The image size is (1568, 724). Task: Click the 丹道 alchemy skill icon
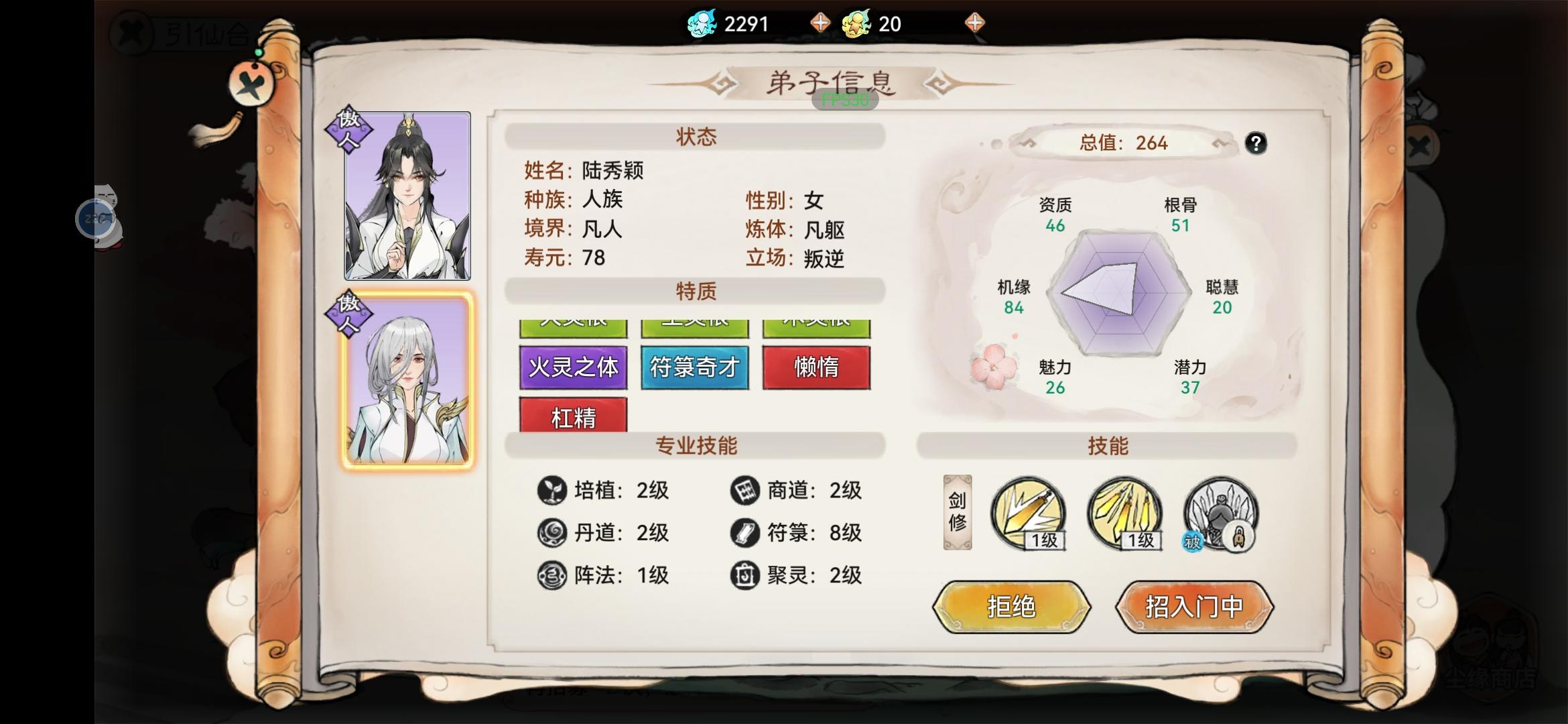point(553,533)
